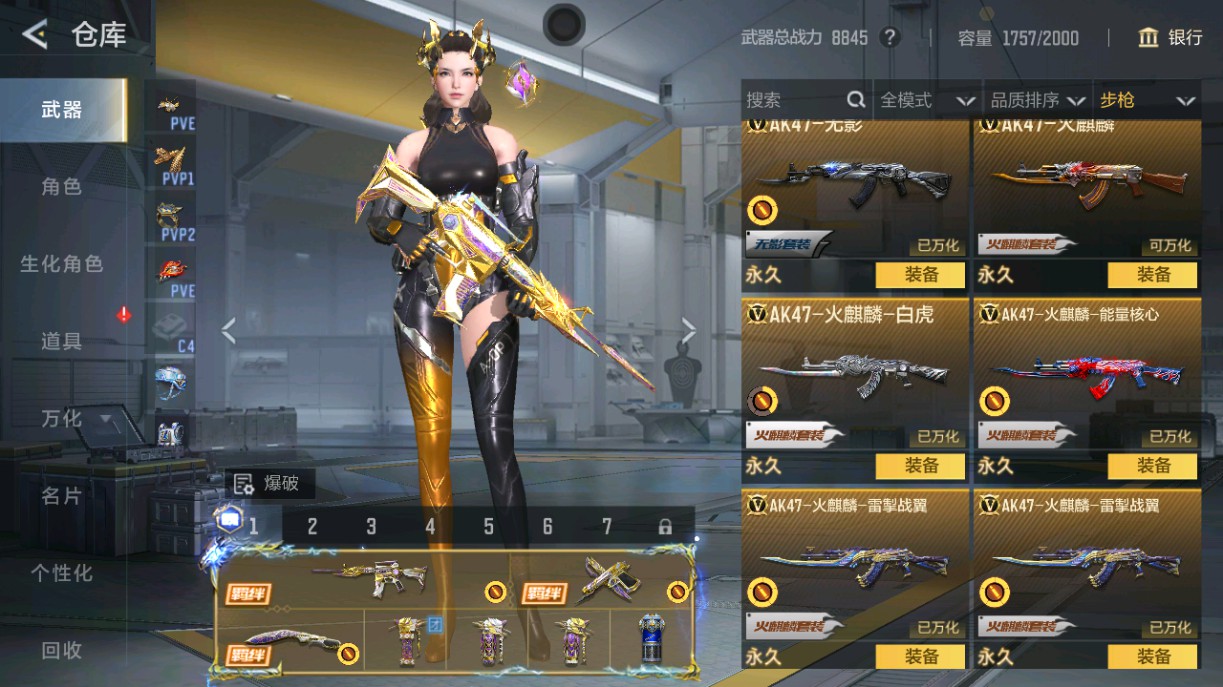Click the 搜索 search field
1223x687 pixels.
pyautogui.click(x=795, y=100)
